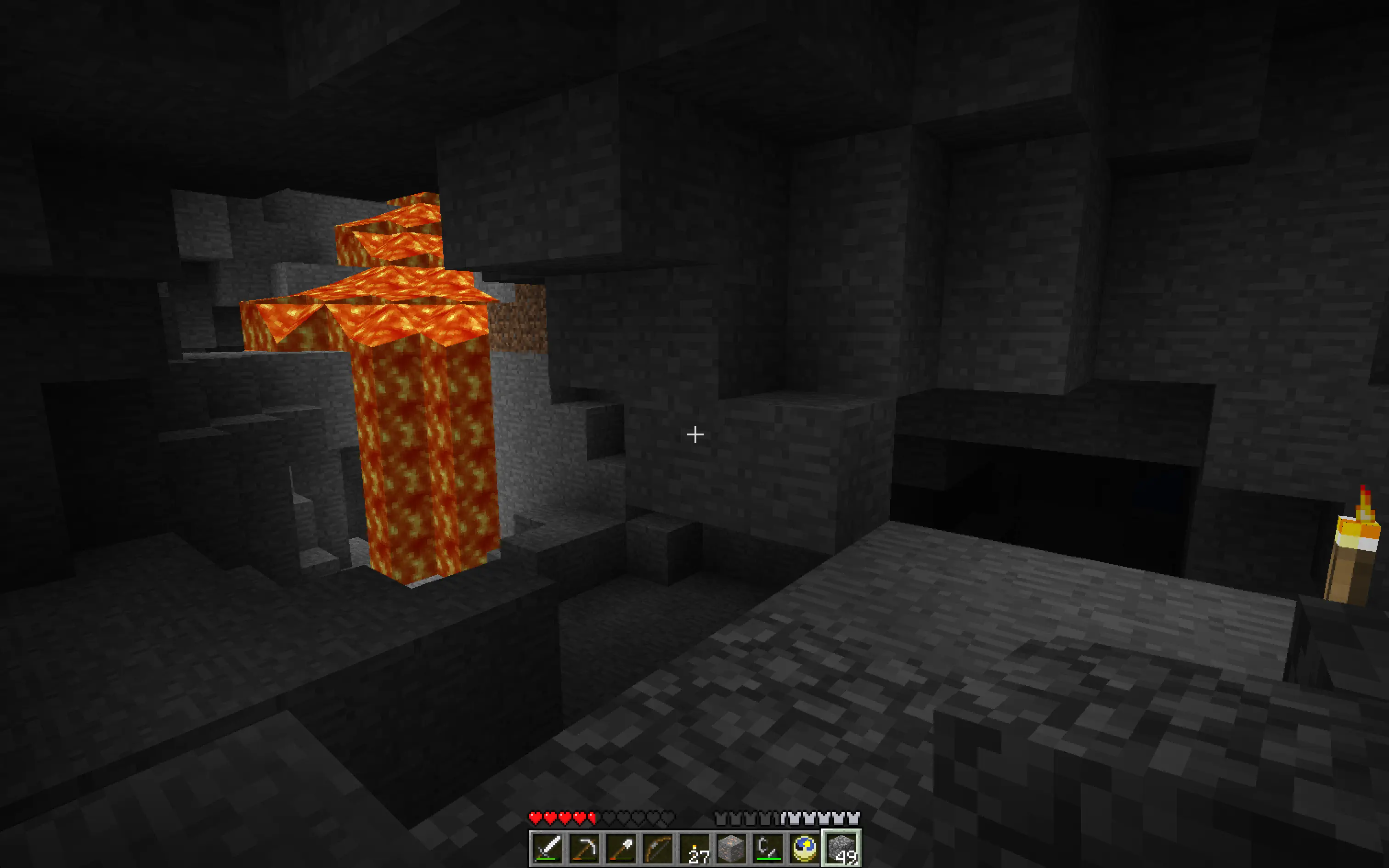Click the crosshair in the screen center

[694, 434]
